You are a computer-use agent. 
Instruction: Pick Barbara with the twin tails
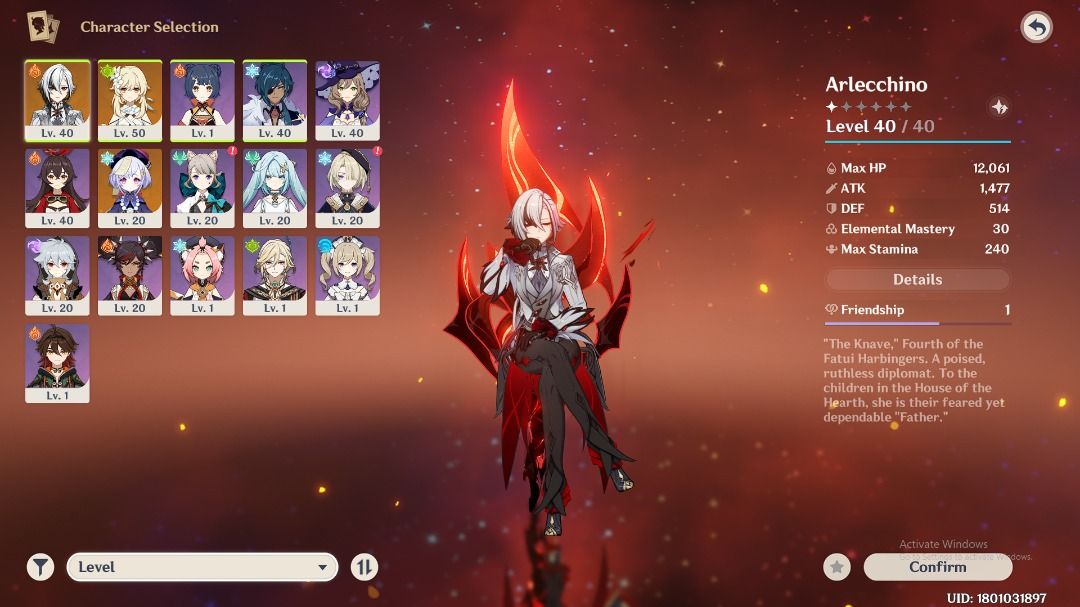click(347, 275)
